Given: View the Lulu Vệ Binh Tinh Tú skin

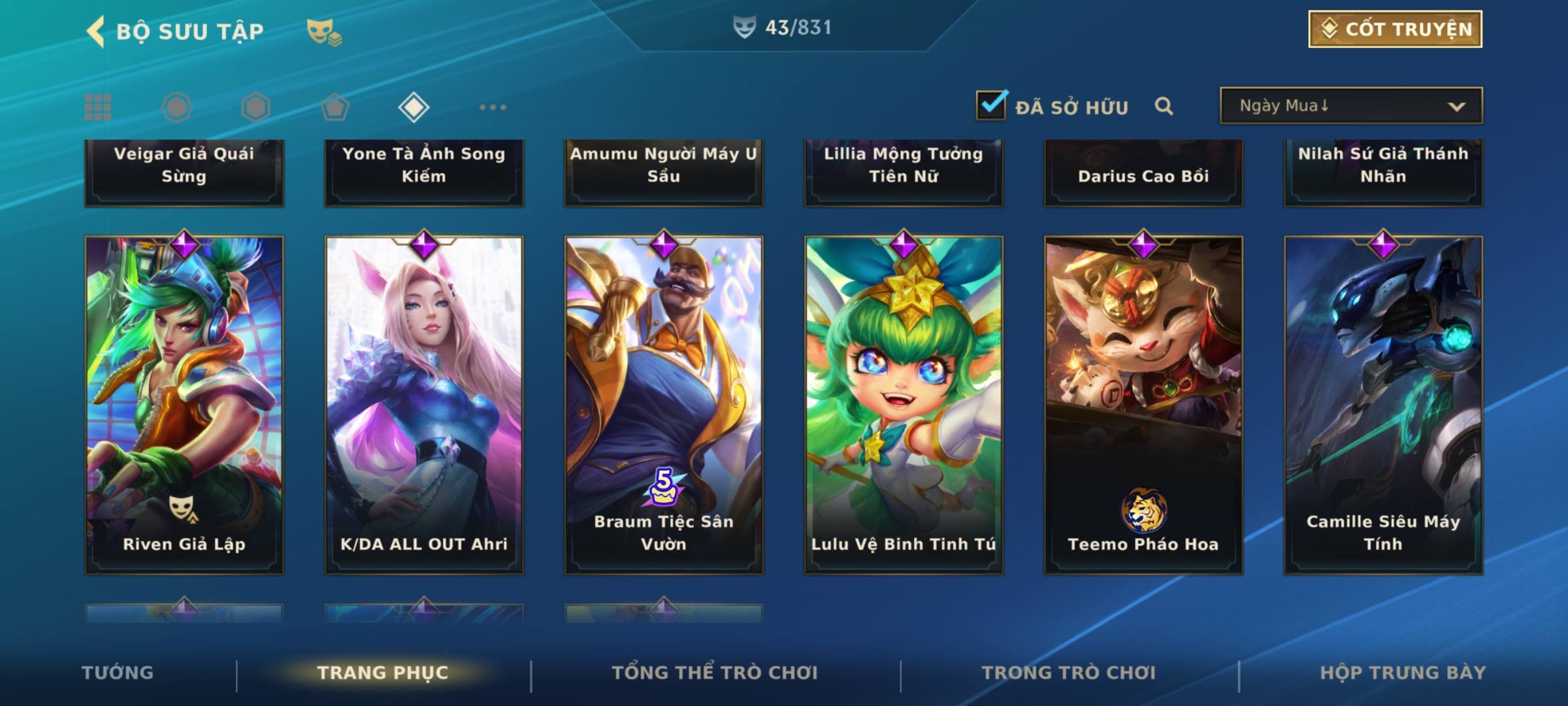Looking at the screenshot, I should click(x=904, y=405).
